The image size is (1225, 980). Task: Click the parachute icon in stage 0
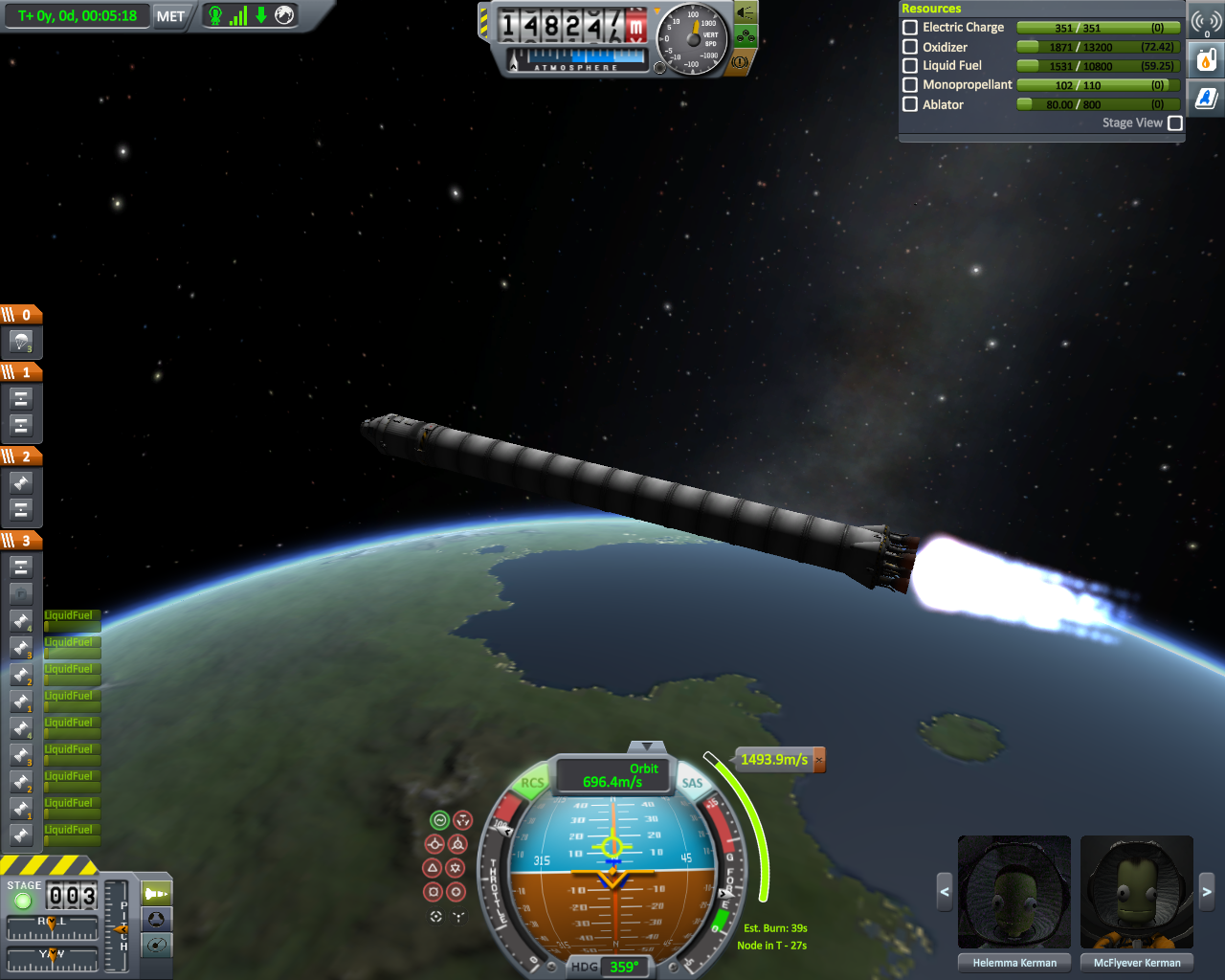pyautogui.click(x=21, y=342)
